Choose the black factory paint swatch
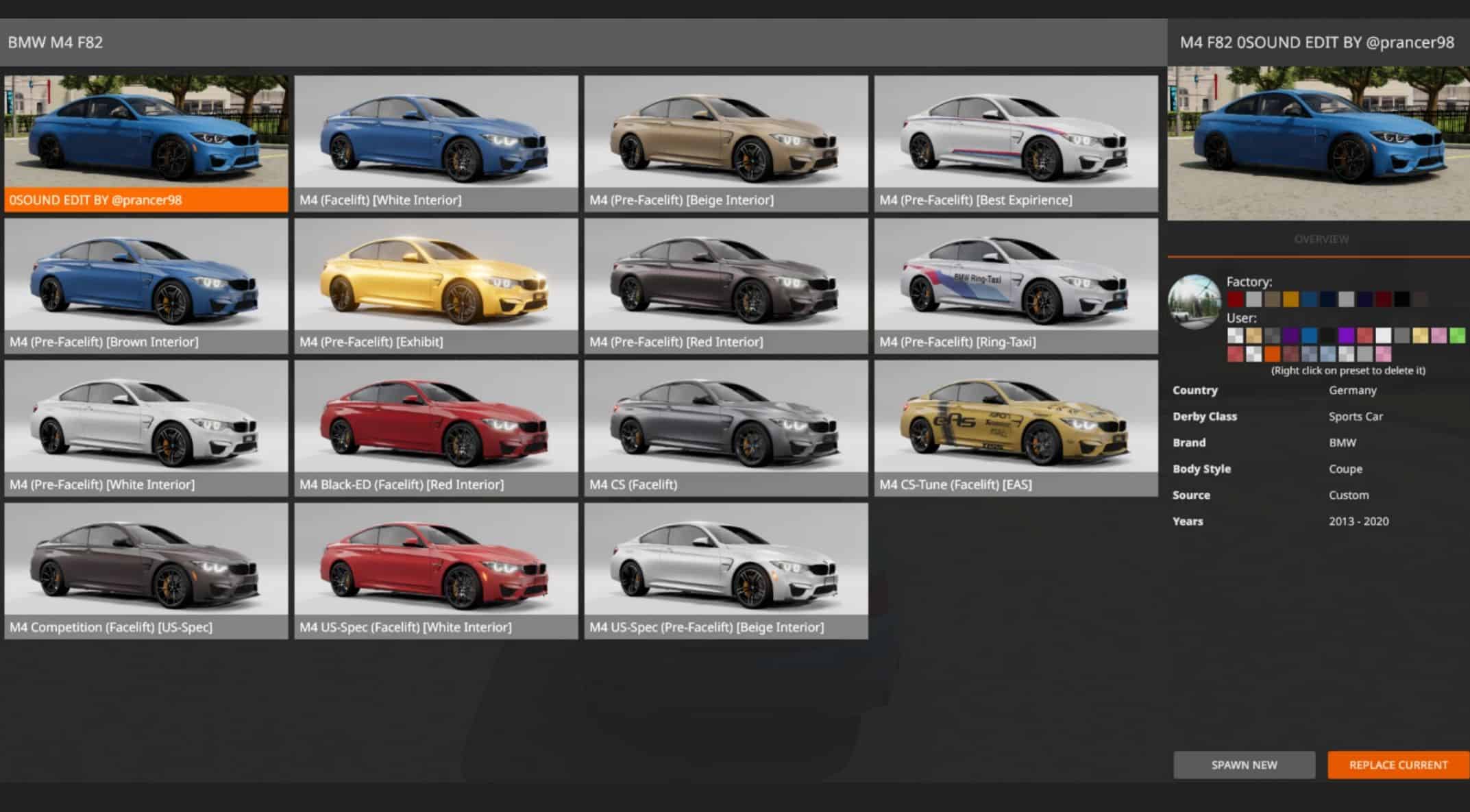 point(1402,299)
